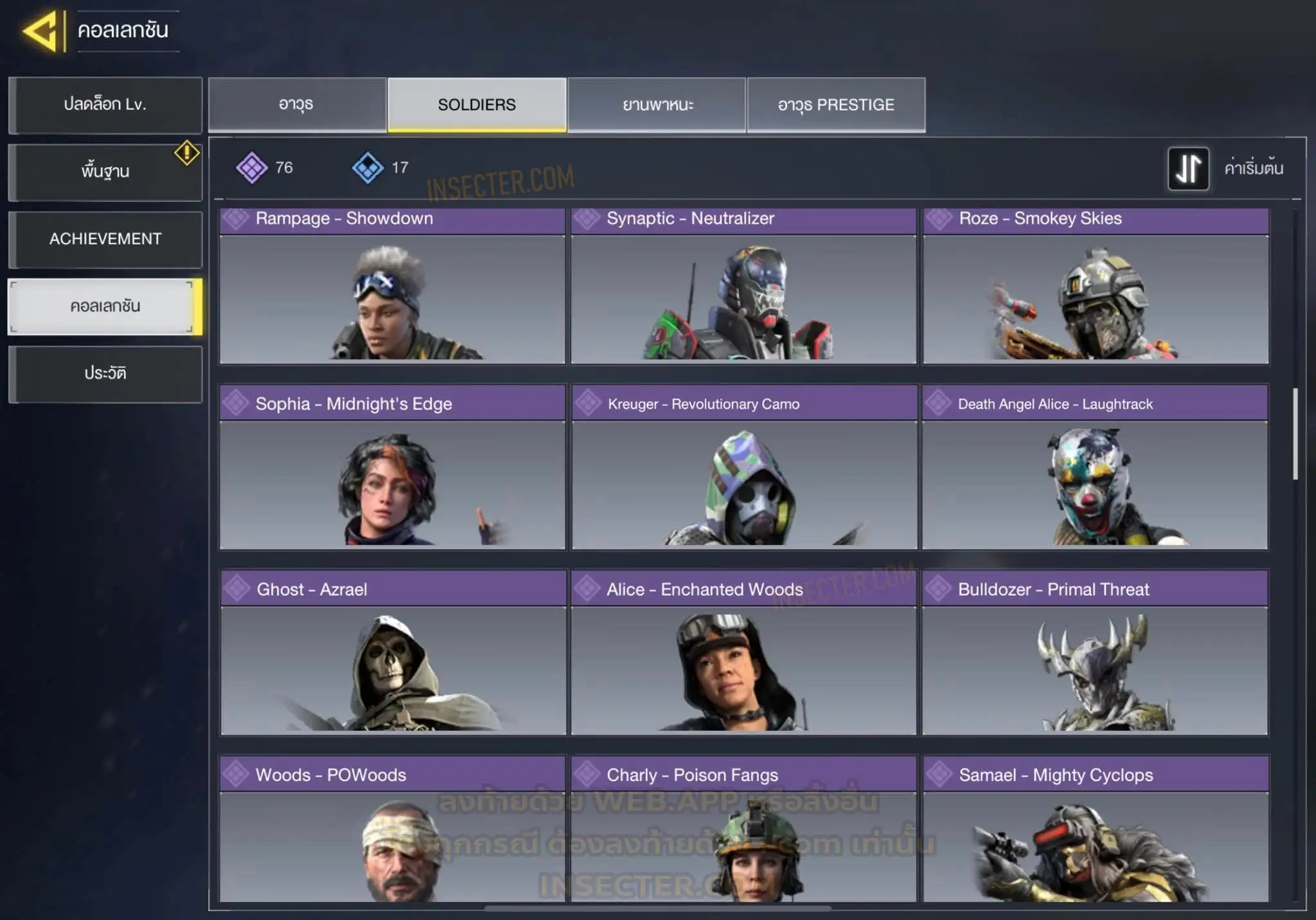
Task: Open the ประวัติ menu section
Action: pyautogui.click(x=105, y=374)
